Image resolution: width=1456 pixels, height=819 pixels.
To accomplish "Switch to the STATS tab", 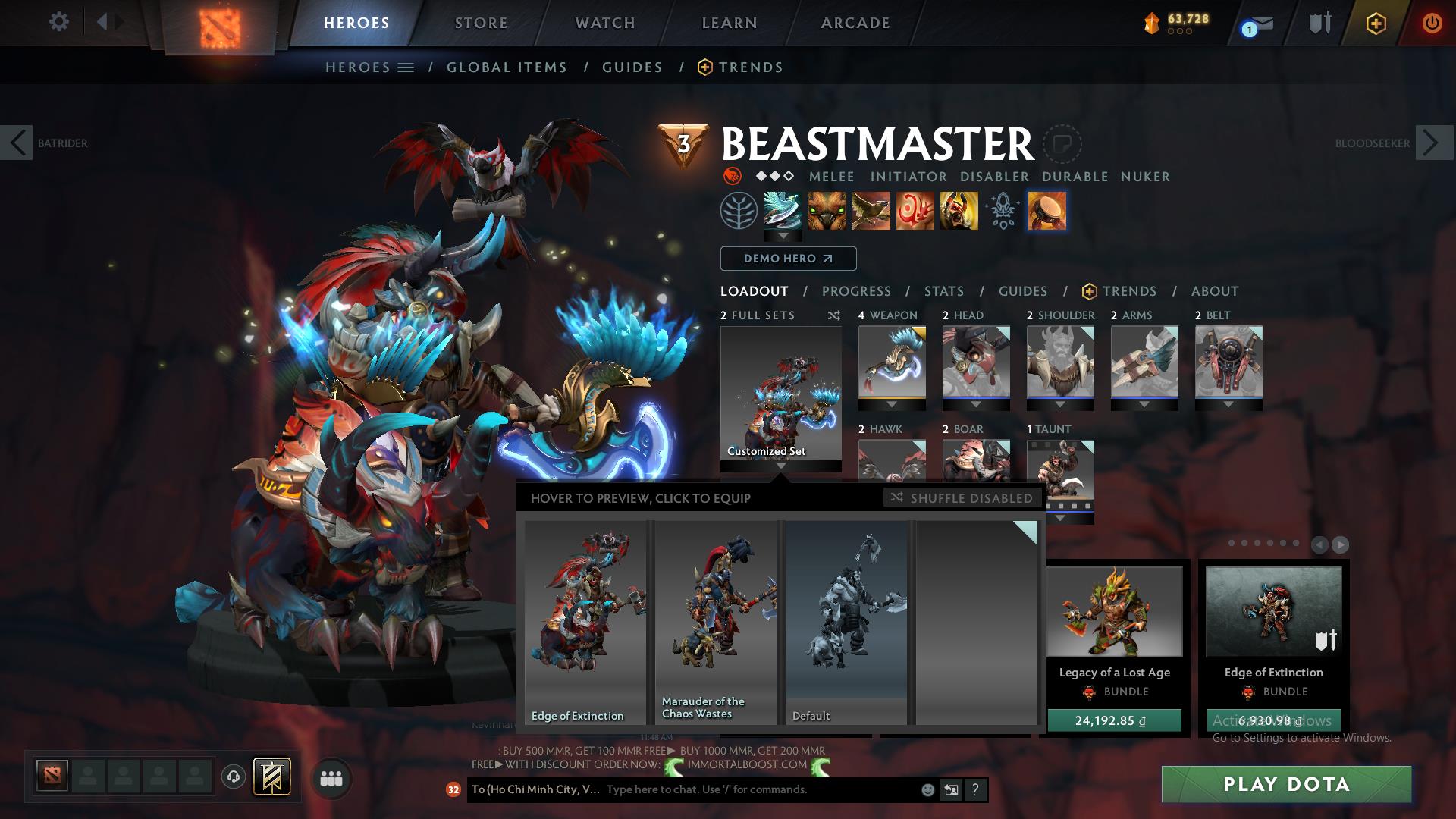I will click(943, 291).
